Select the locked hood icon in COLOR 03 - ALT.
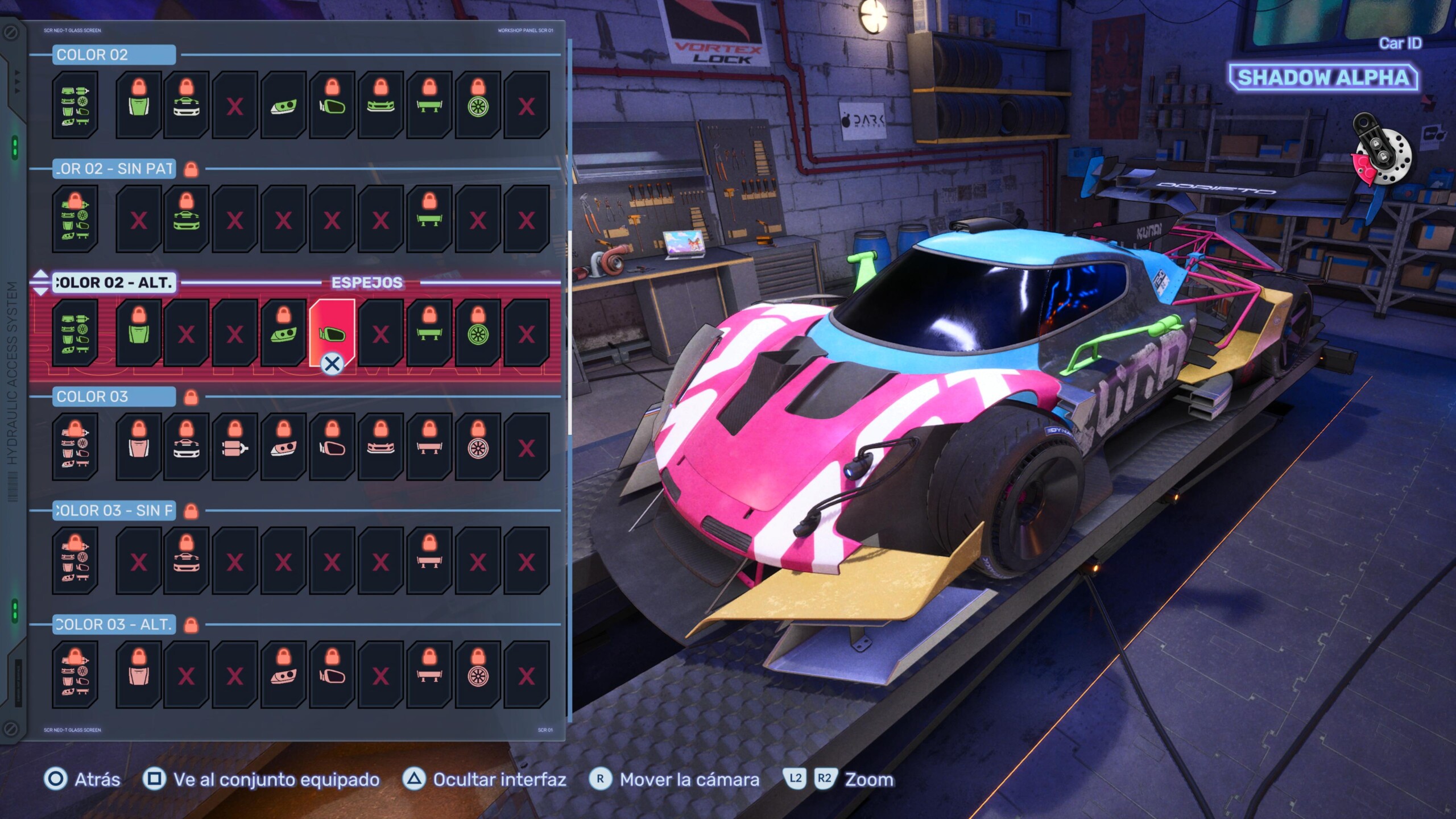This screenshot has height=819, width=1456. 139,675
